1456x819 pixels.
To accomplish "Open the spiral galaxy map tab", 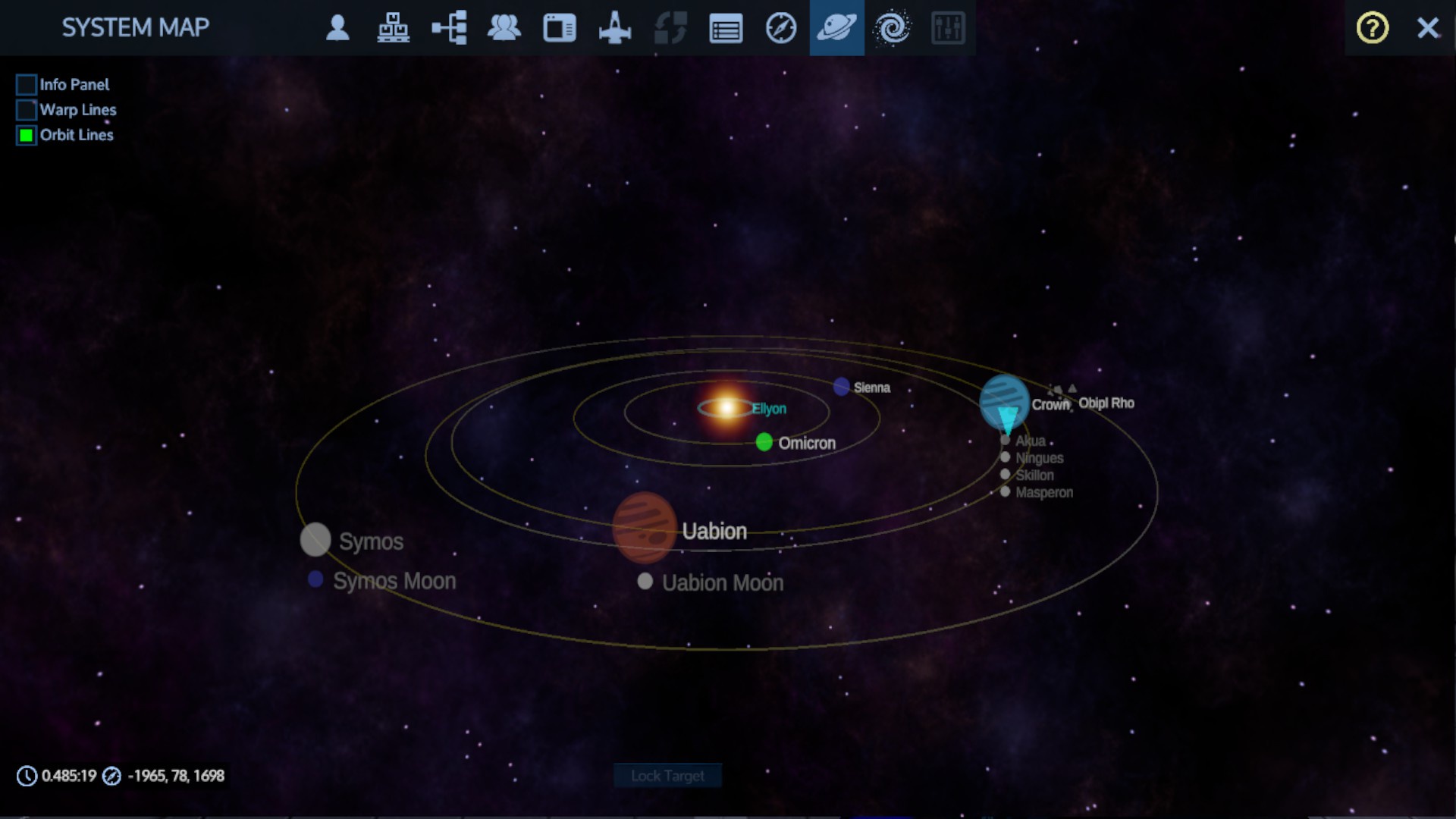I will 892,28.
